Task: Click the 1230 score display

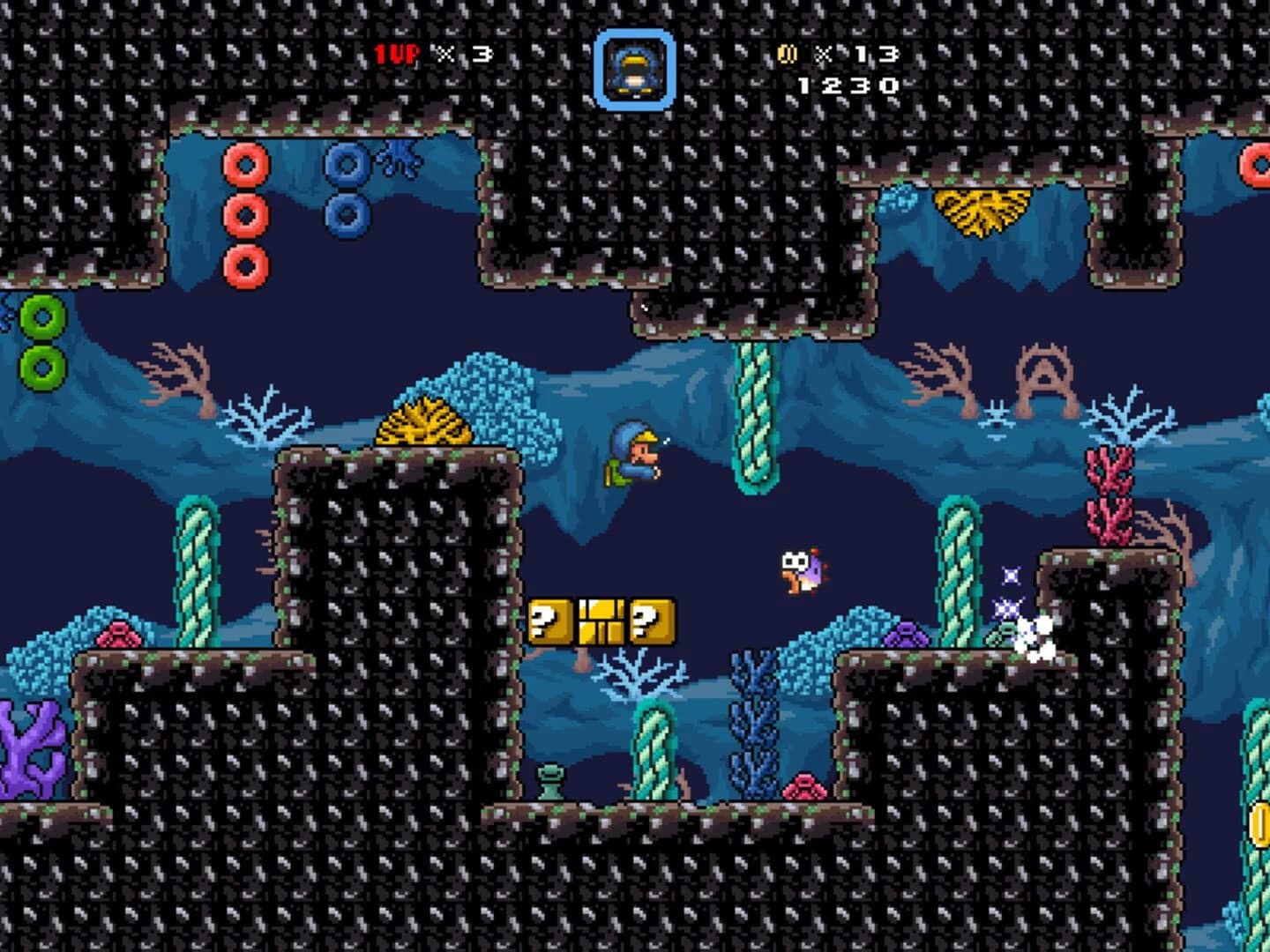Action: tap(844, 86)
